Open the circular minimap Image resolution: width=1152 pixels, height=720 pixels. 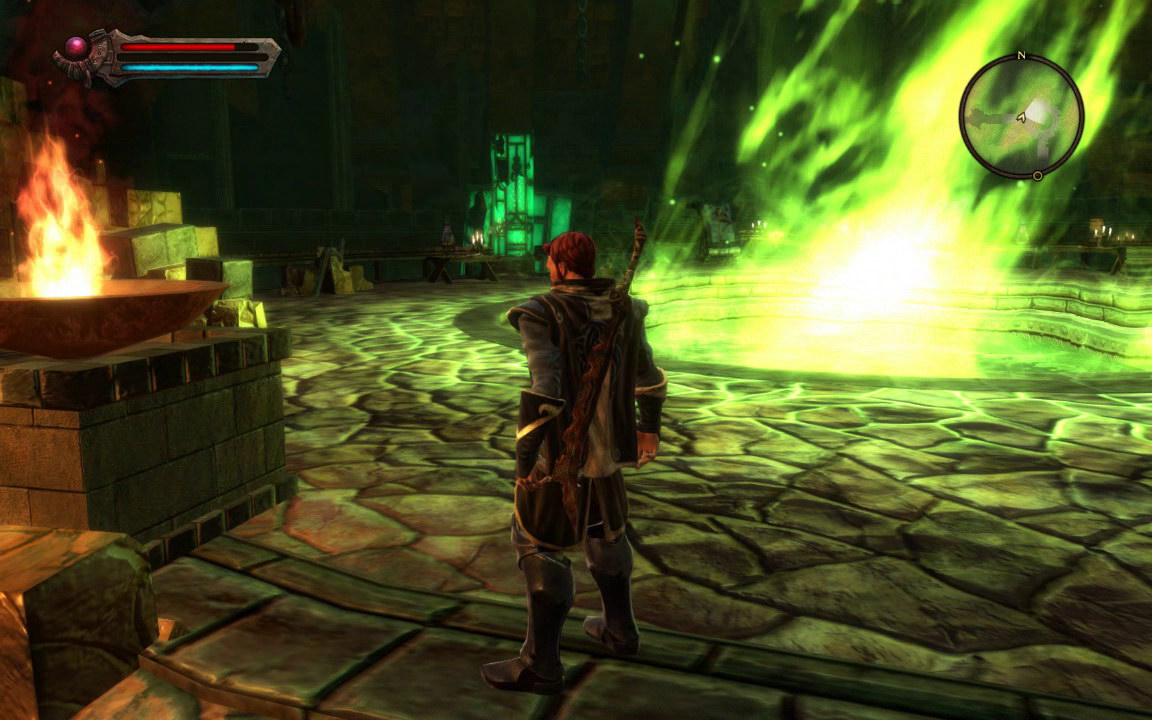click(x=1021, y=116)
